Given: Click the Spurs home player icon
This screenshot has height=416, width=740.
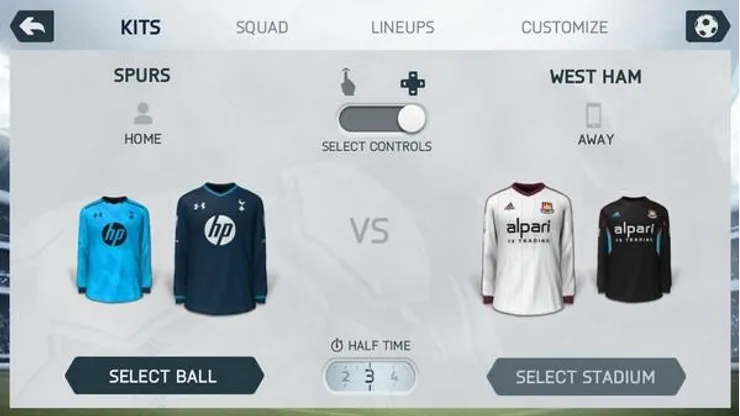Looking at the screenshot, I should click(x=142, y=114).
